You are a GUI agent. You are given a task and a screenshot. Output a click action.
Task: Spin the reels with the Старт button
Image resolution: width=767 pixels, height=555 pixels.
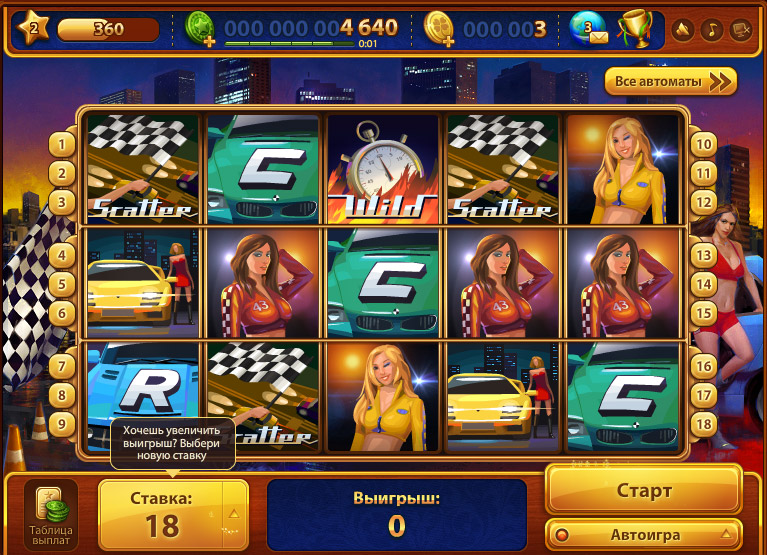(643, 490)
